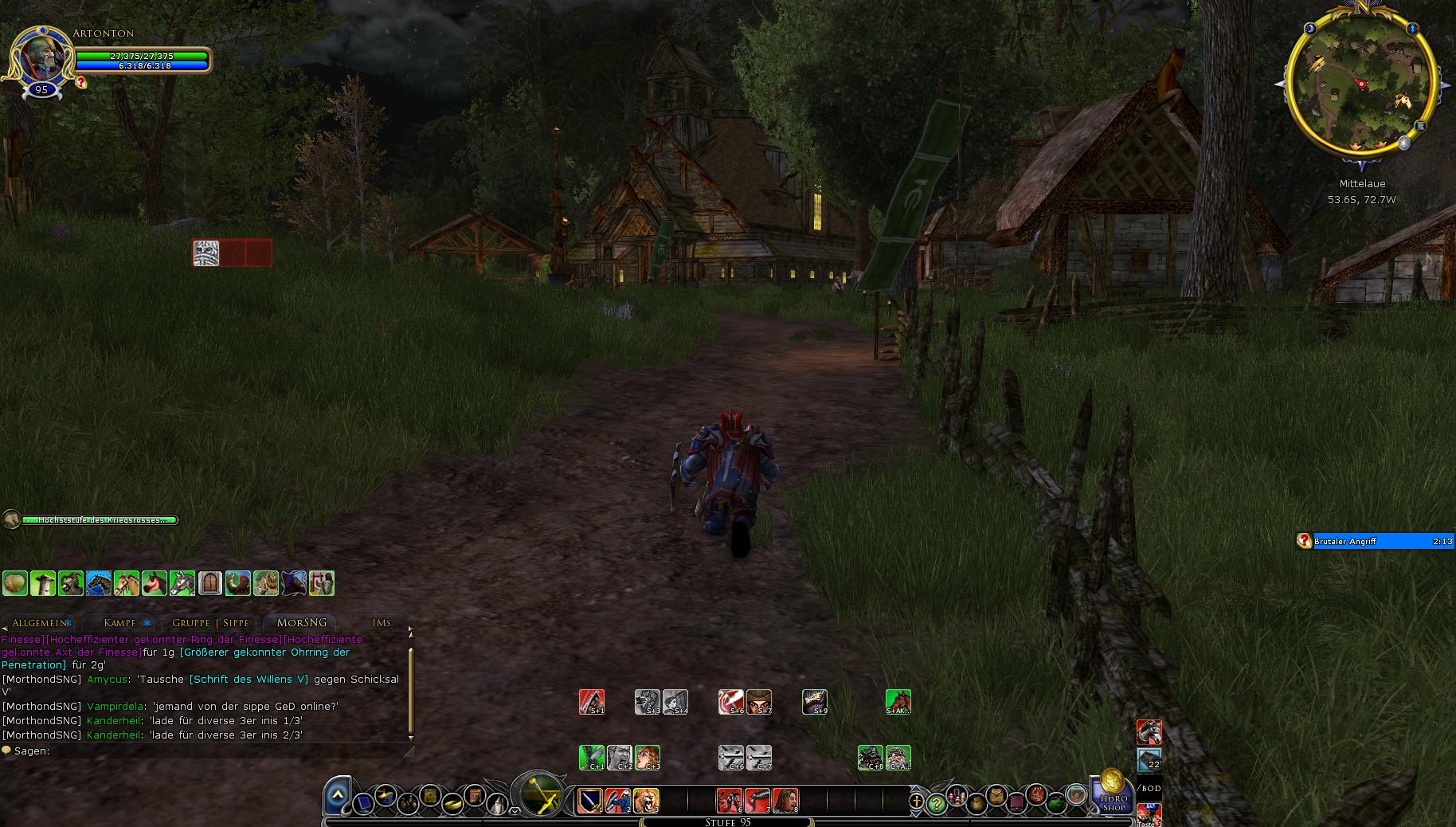Screen dimensions: 1456x827
Task: Click the stable-master horse marker on minimap
Action: tap(1403, 100)
